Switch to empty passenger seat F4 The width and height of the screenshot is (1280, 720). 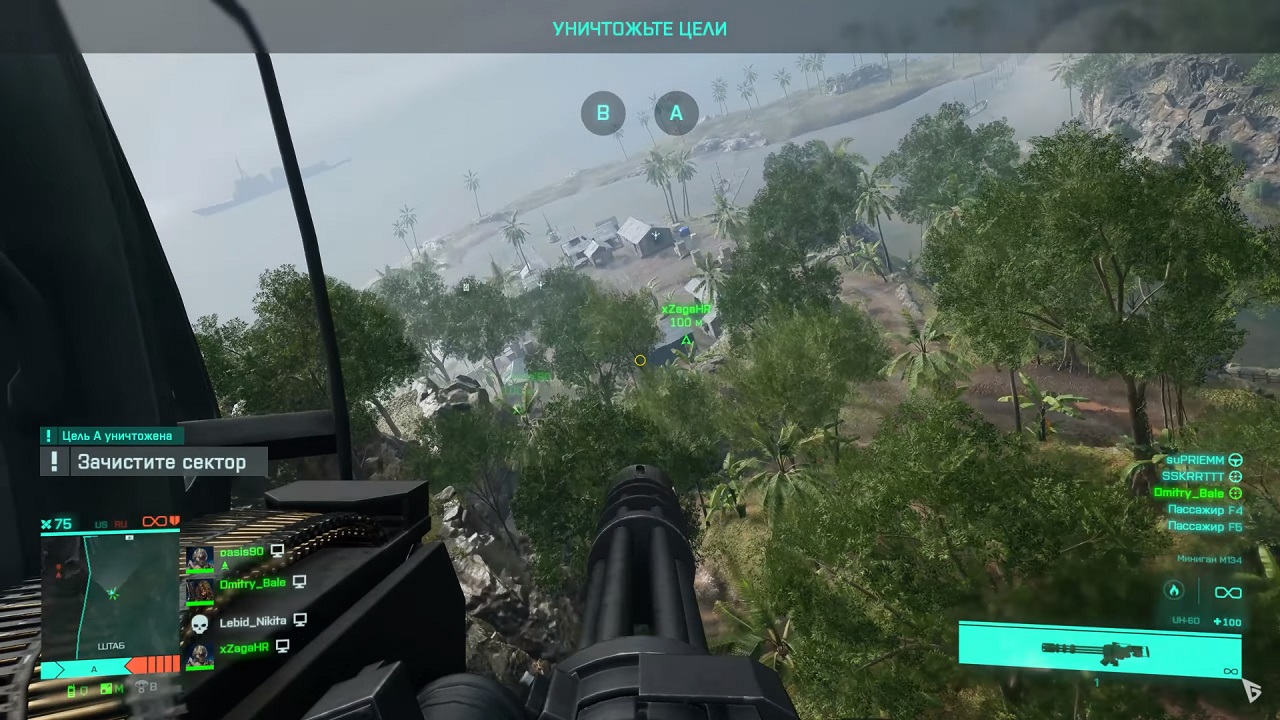[1205, 510]
